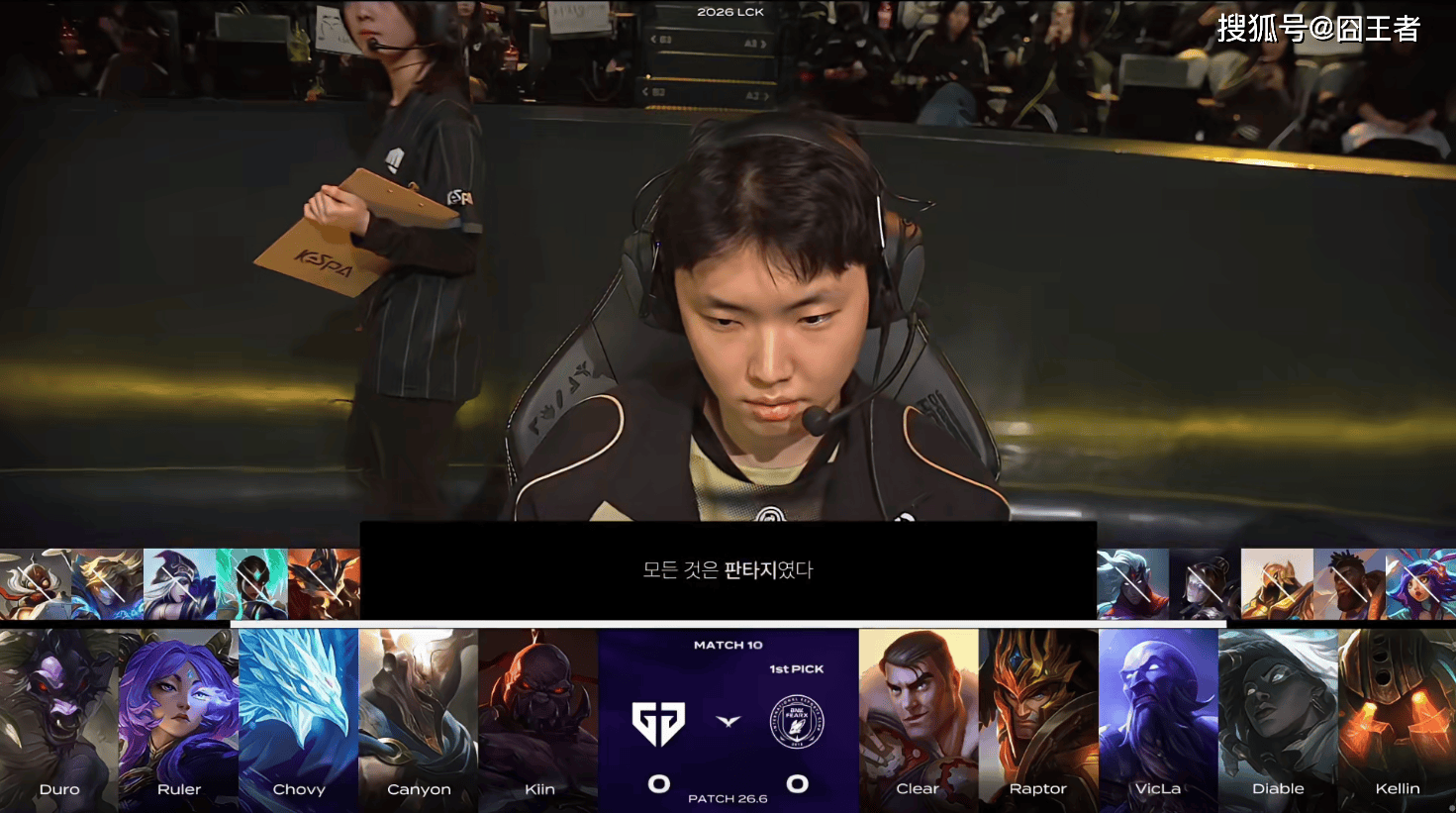Viewport: 1456px width, 813px height.
Task: Select the banned Varus icon
Action: click(x=1132, y=584)
